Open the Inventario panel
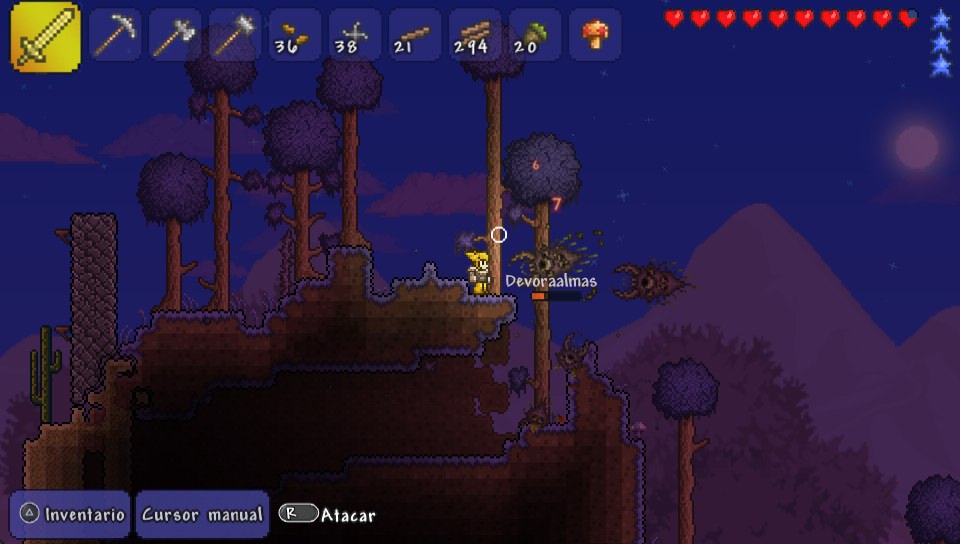 [71, 514]
